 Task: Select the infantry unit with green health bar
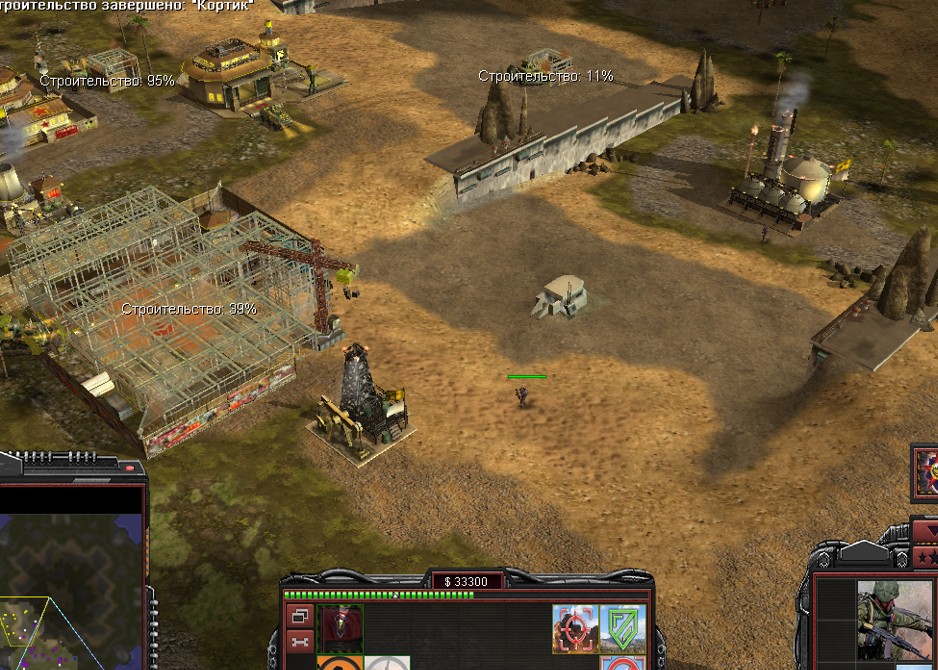pyautogui.click(x=522, y=396)
